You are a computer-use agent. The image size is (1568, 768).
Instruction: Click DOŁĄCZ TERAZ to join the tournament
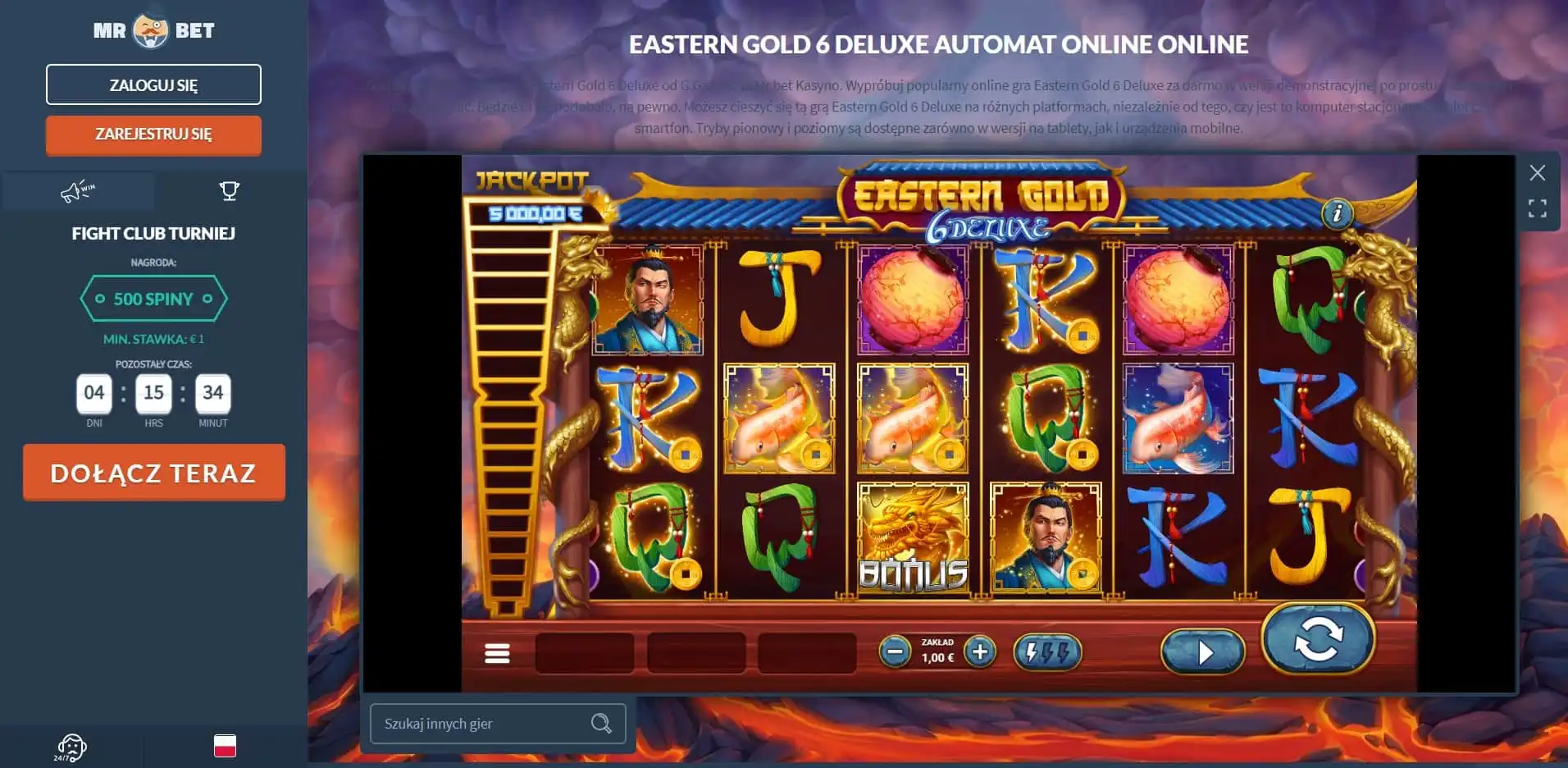[153, 472]
